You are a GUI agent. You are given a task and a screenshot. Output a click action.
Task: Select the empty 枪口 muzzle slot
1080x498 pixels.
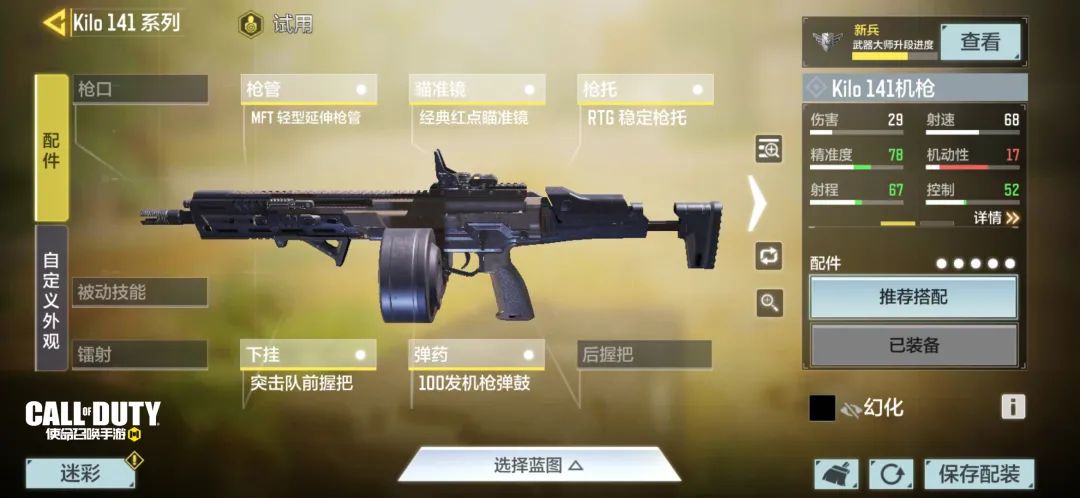[140, 89]
